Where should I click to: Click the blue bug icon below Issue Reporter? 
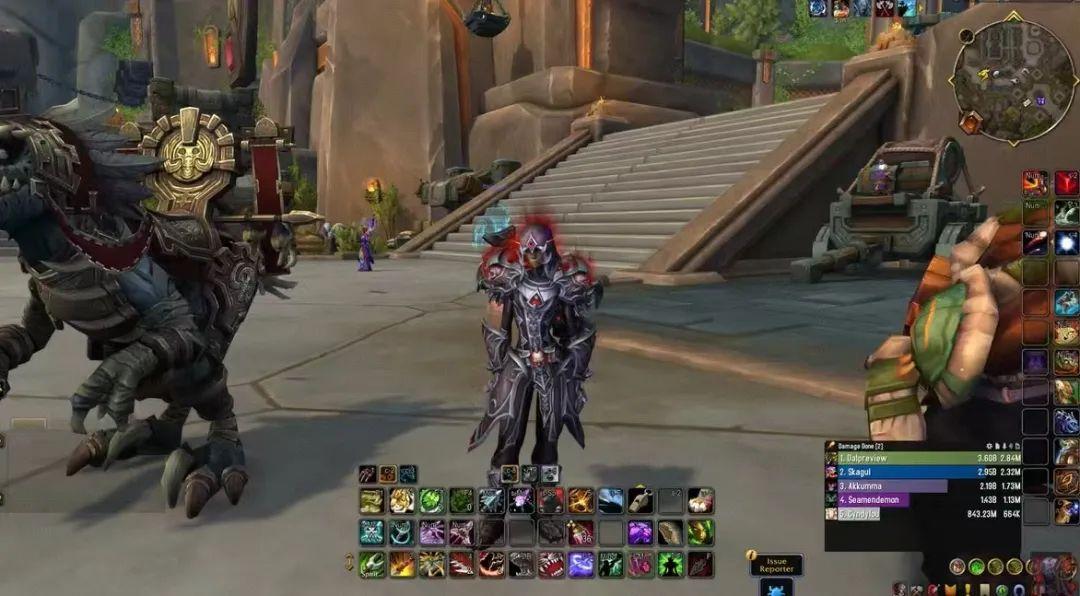[x=776, y=588]
